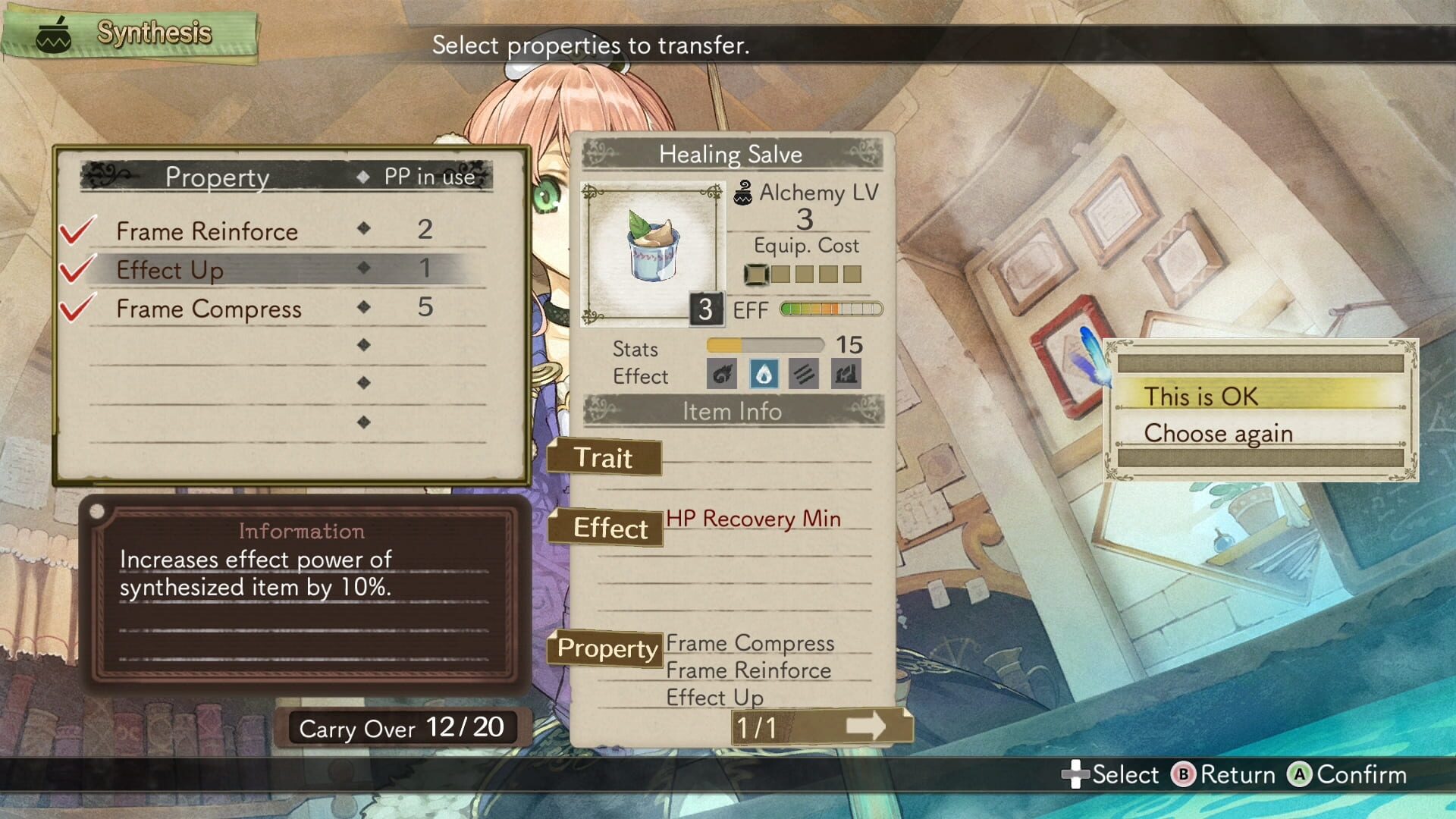Click the Trait section label
Screen dimensions: 1456x819
click(604, 460)
